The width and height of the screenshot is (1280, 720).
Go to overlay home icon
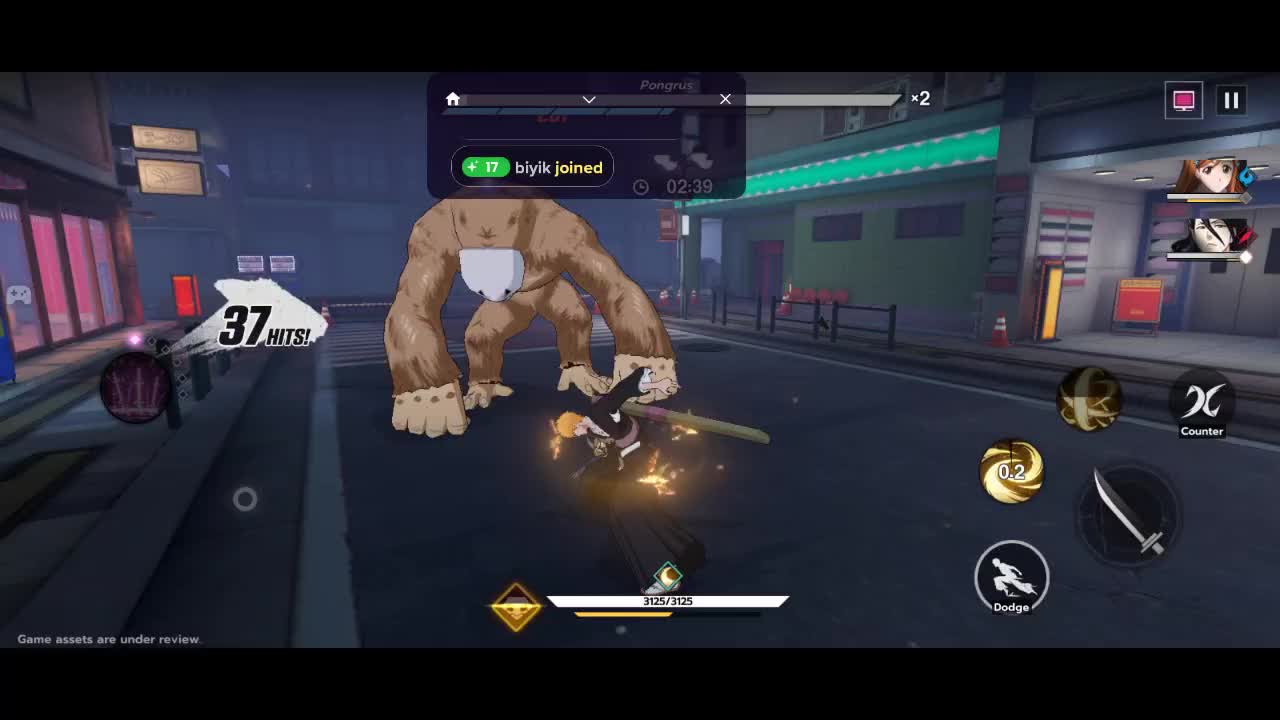(453, 99)
